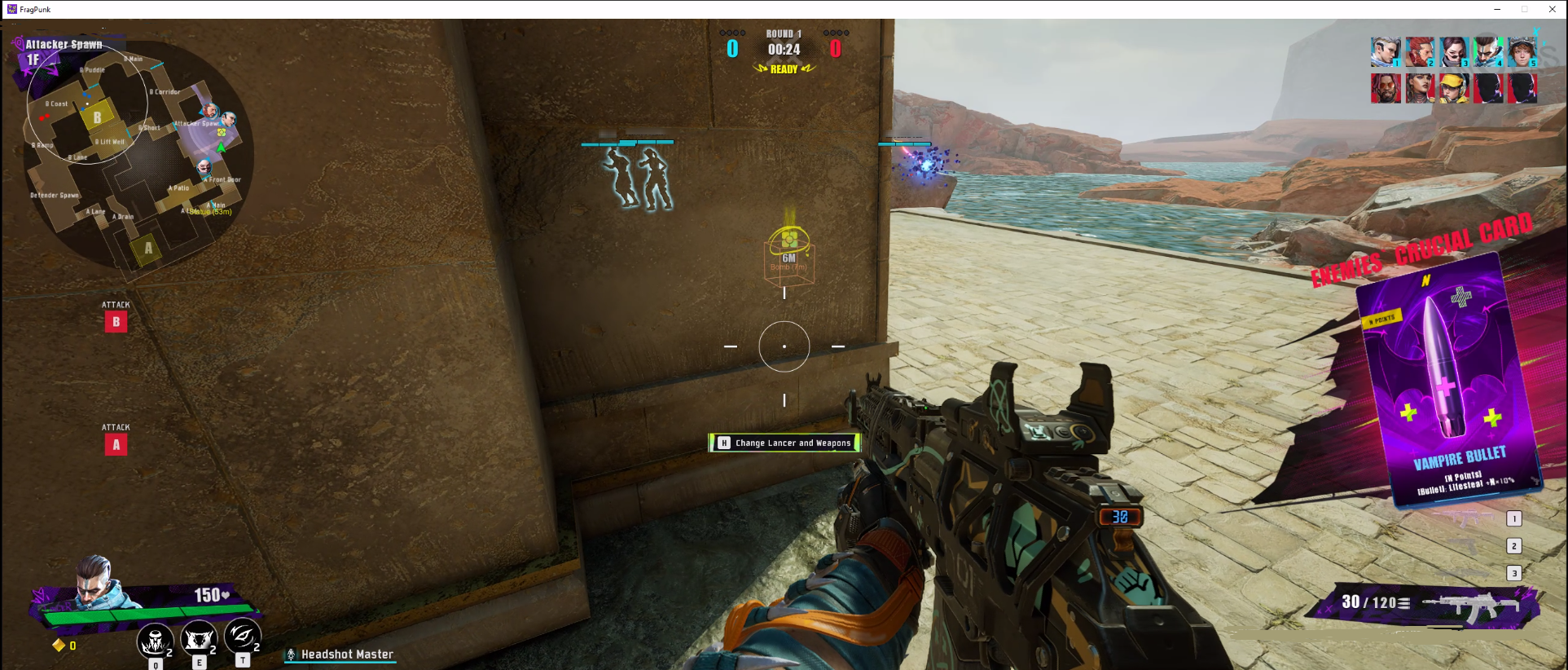The height and width of the screenshot is (670, 1568).
Task: Select the E wolf-head ability icon
Action: pyautogui.click(x=198, y=640)
